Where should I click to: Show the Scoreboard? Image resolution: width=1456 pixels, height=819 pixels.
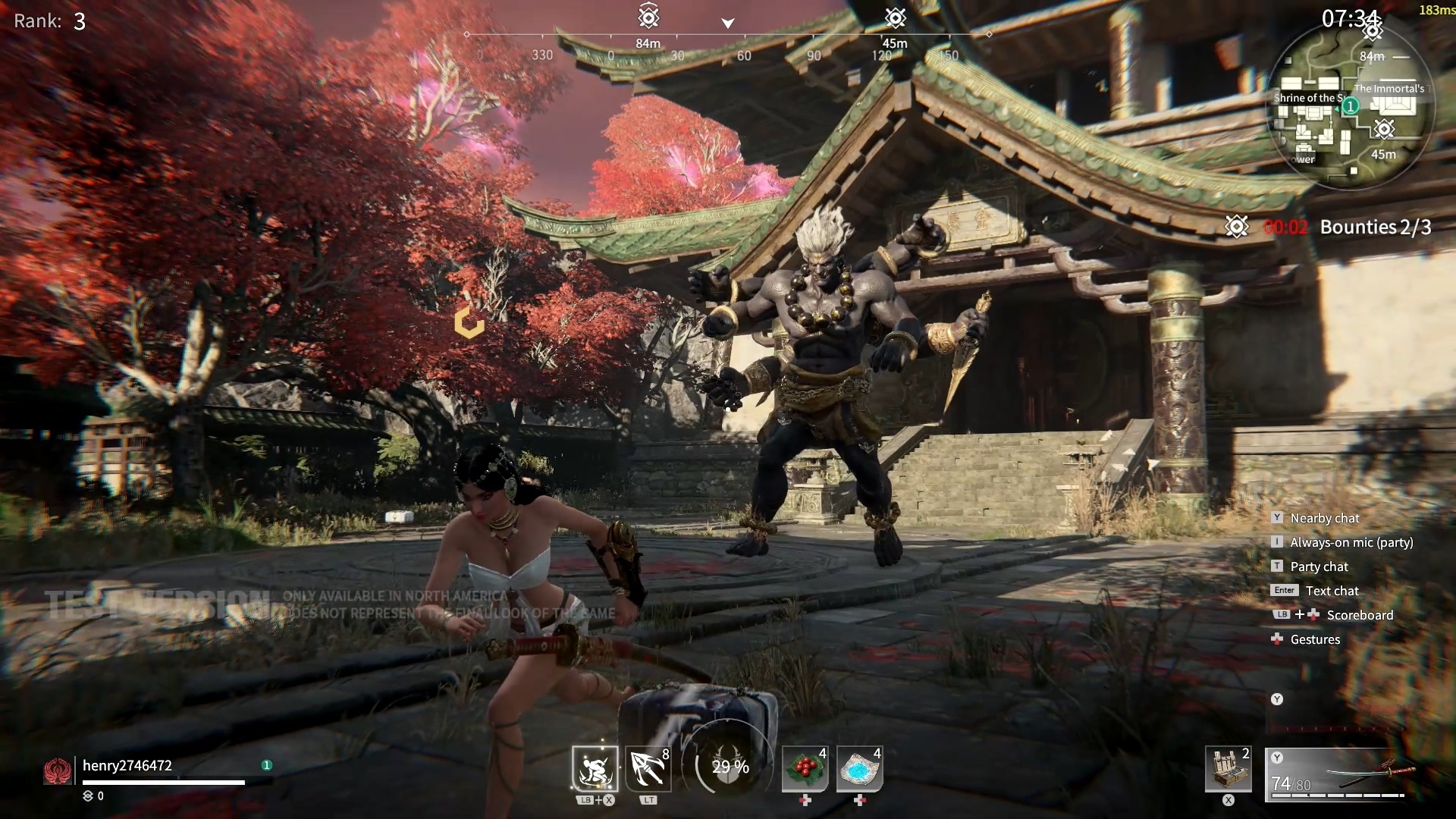click(x=1360, y=615)
